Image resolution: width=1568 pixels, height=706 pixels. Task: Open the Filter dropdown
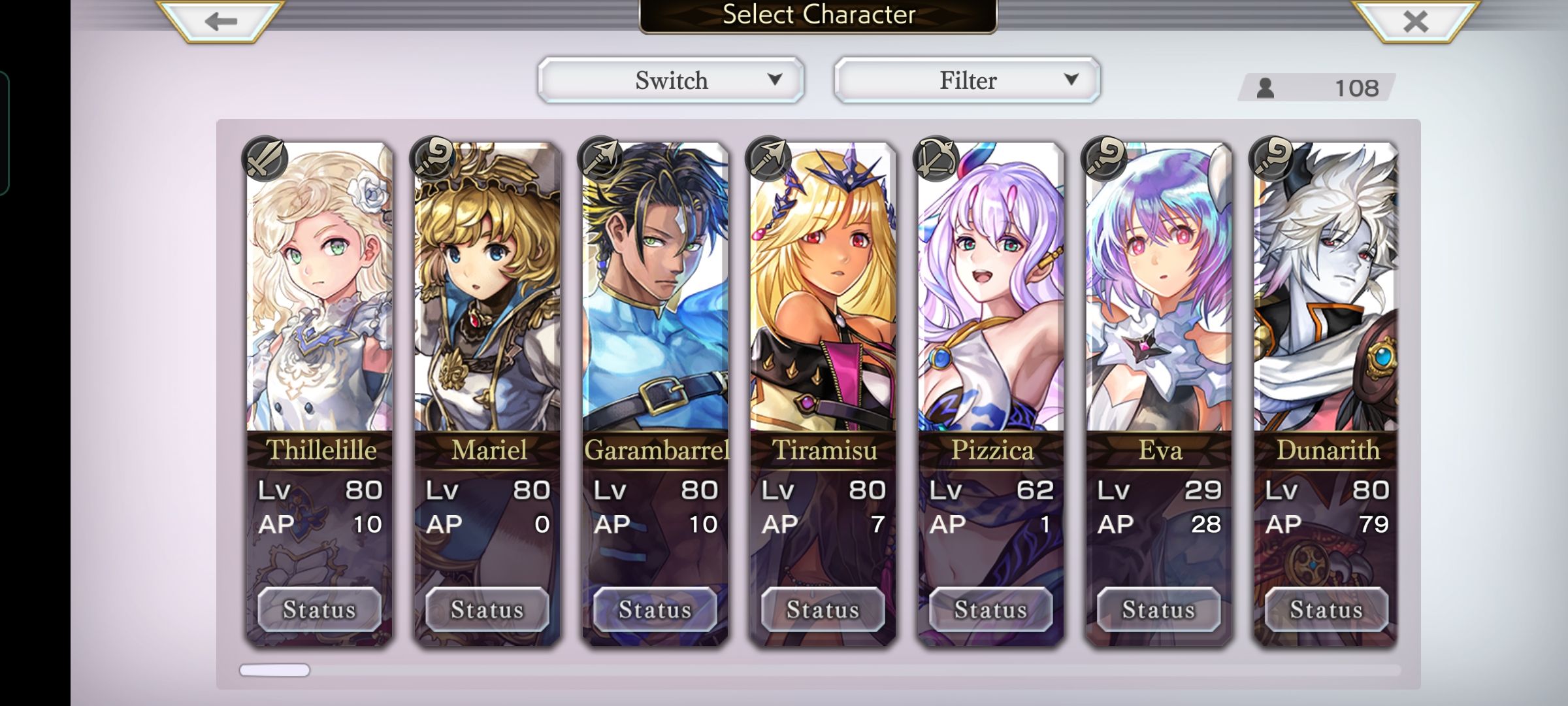tap(967, 80)
